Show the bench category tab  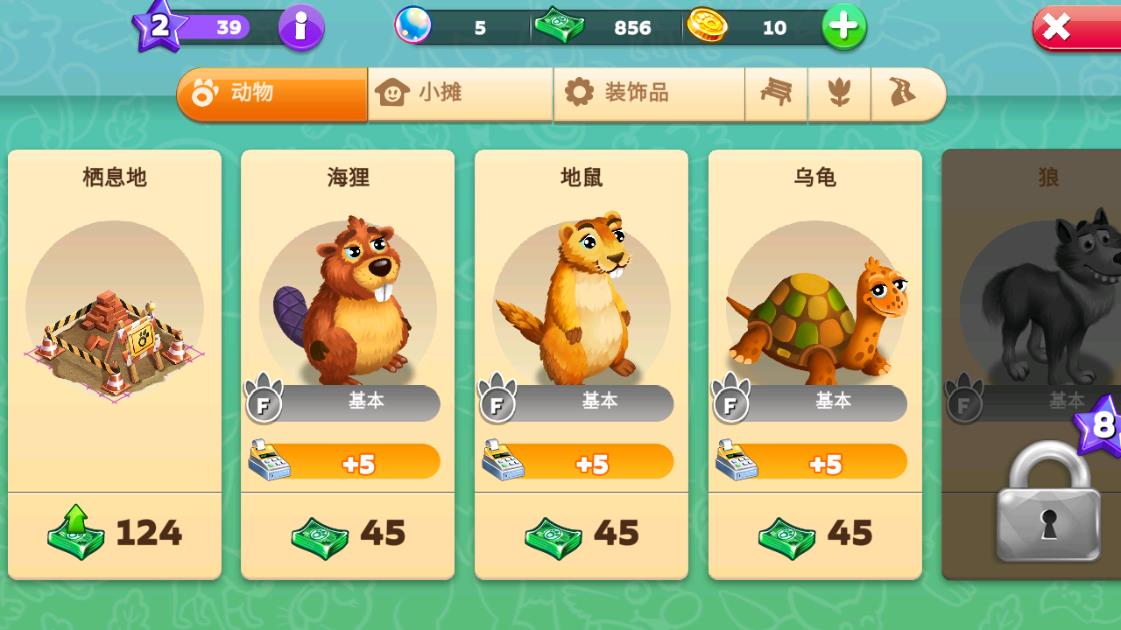tap(776, 94)
